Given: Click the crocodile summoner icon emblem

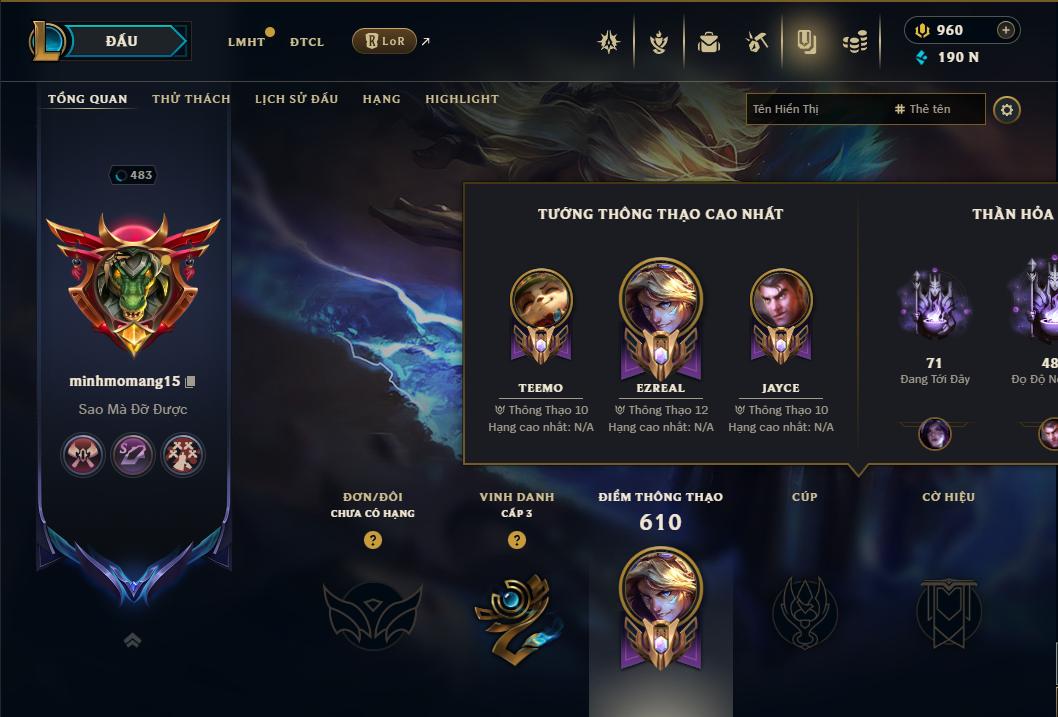Looking at the screenshot, I should coord(133,285).
